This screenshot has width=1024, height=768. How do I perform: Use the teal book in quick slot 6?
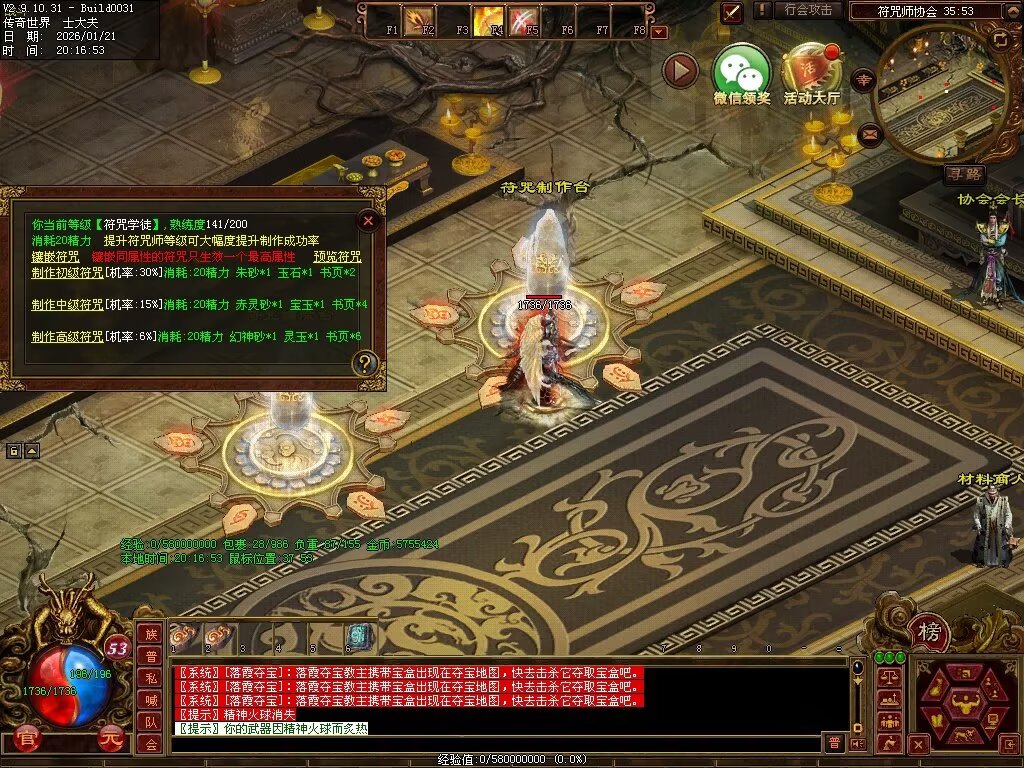click(360, 637)
